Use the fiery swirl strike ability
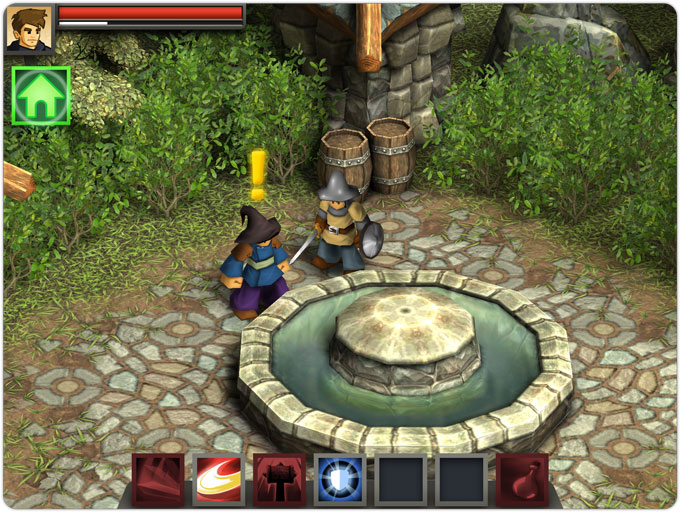Image resolution: width=680 pixels, height=512 pixels. click(x=219, y=480)
